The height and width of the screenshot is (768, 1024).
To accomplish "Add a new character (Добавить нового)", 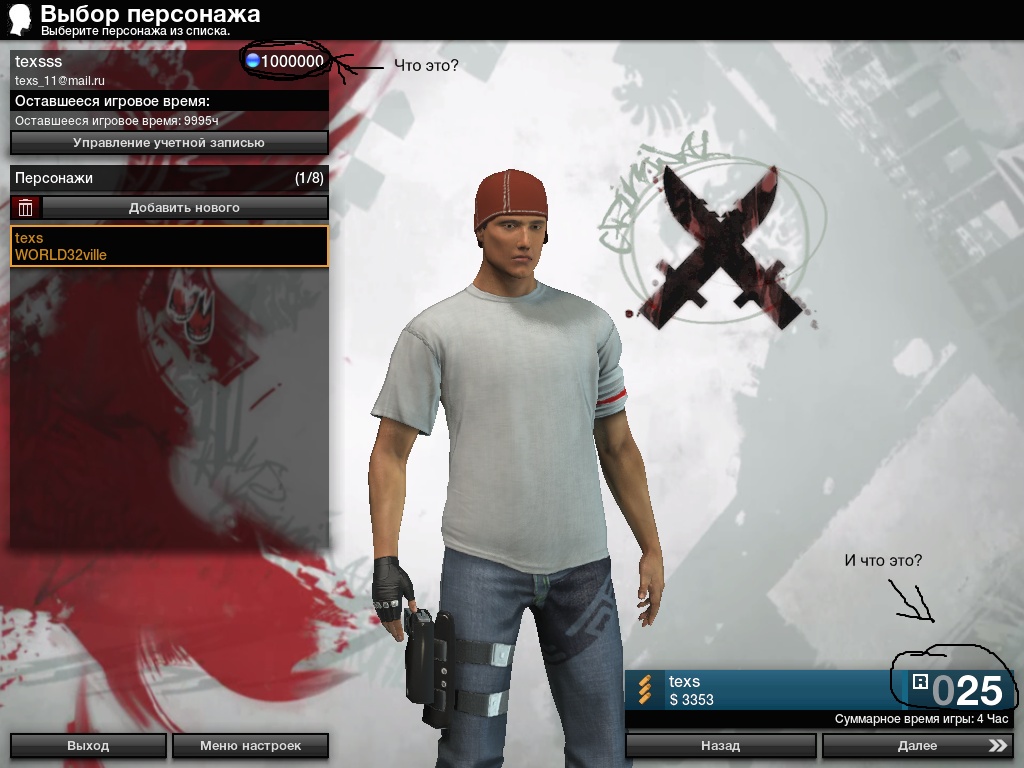I will (185, 208).
